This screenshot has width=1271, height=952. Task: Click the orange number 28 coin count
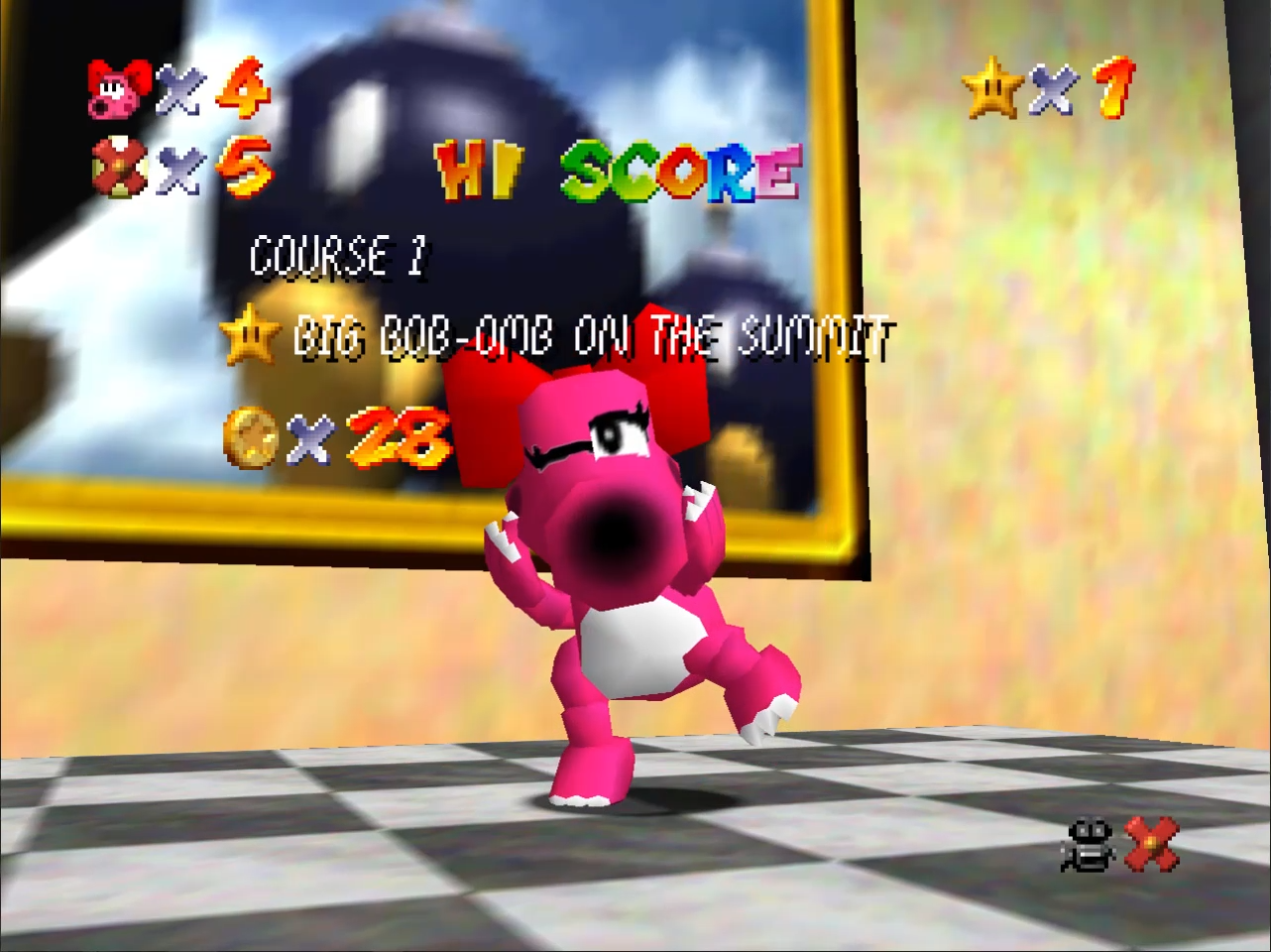pyautogui.click(x=397, y=436)
